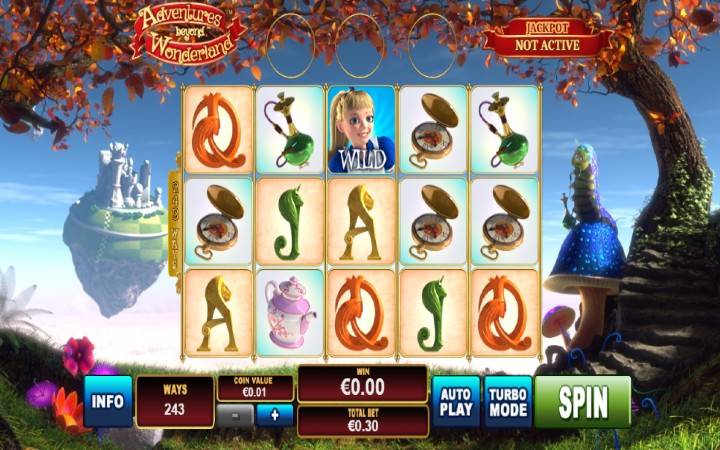Enable Auto Play mode

click(x=456, y=401)
